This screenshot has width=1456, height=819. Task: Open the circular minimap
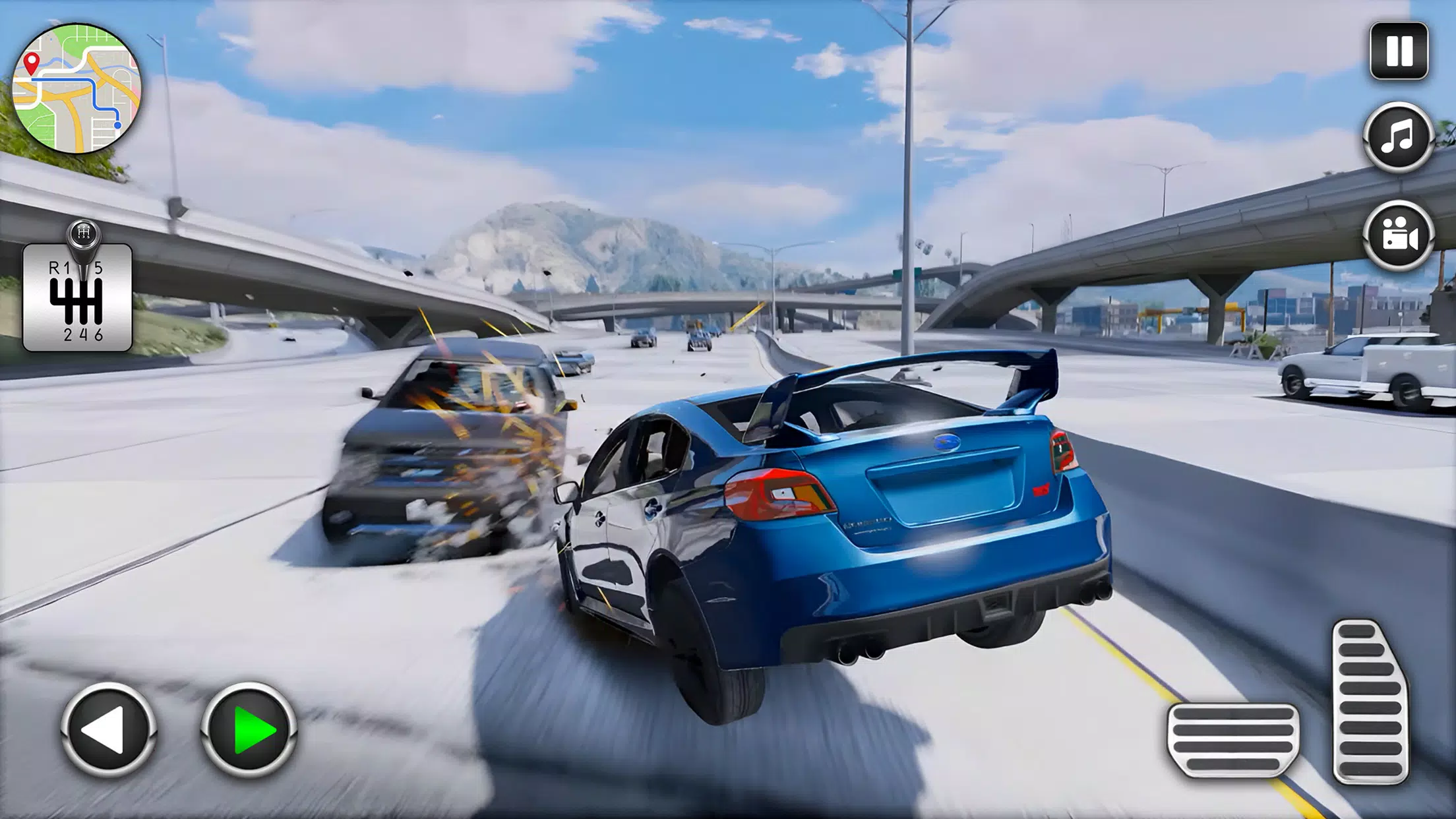(76, 88)
